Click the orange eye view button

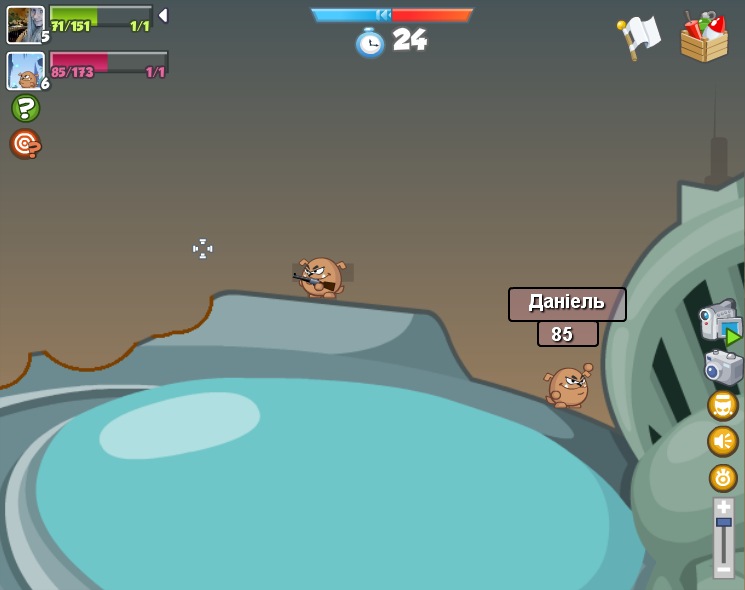pyautogui.click(x=722, y=477)
